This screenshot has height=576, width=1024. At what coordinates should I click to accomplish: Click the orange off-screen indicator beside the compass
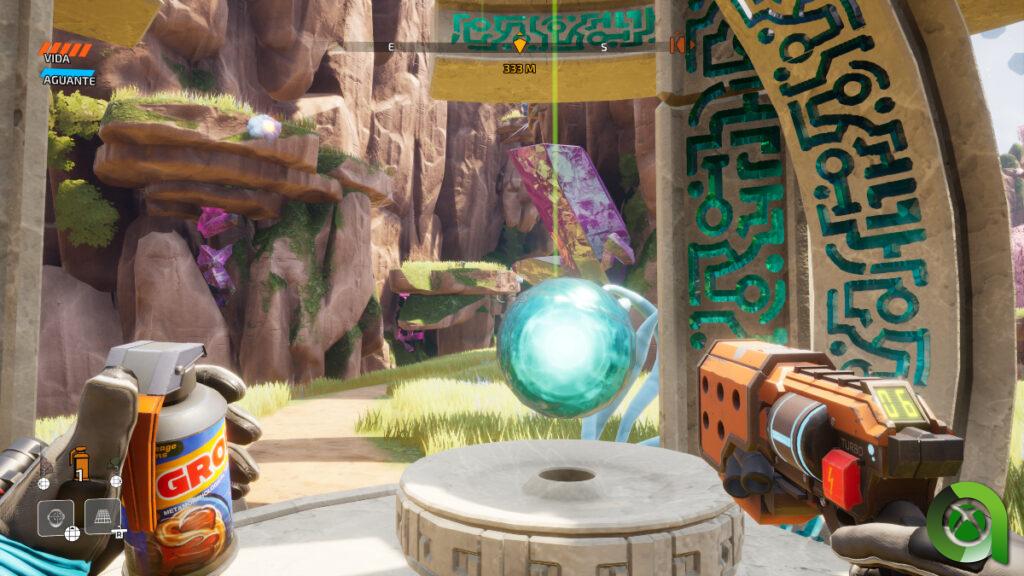681,45
